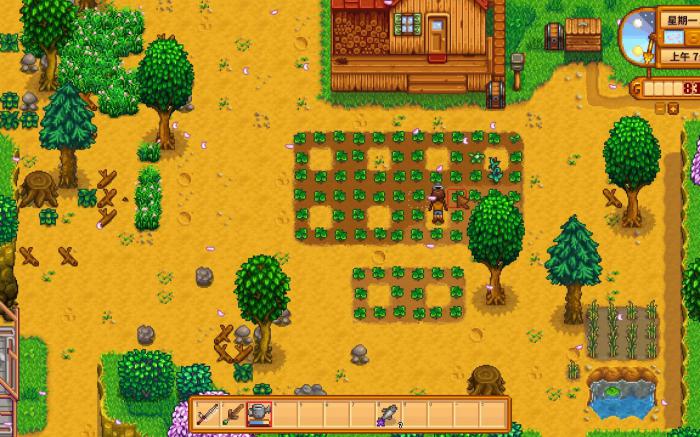Select the brown-bladed weapon hotbar slot
The width and height of the screenshot is (700, 437).
coord(234,412)
